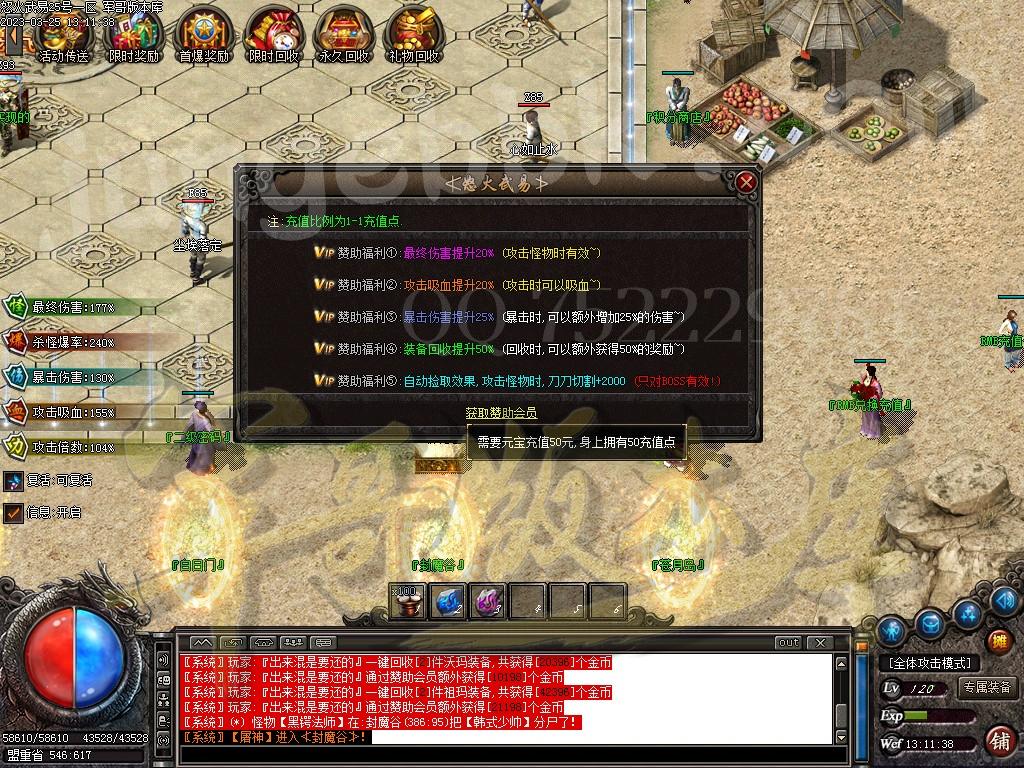Screen dimensions: 1024x768
Task: Open the 专属装备 exclusive equipment panel
Action: pyautogui.click(x=988, y=687)
